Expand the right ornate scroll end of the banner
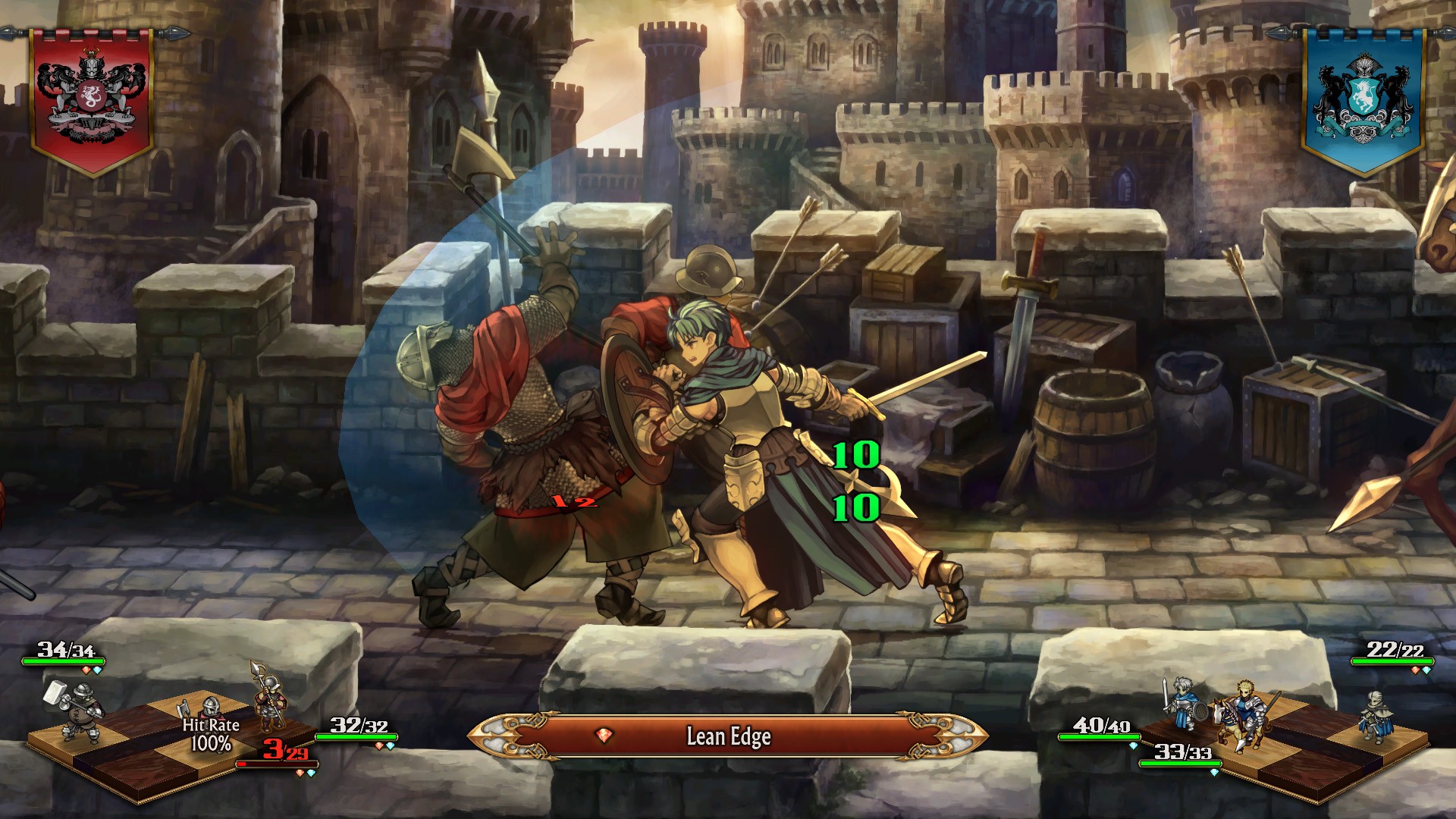 (955, 734)
